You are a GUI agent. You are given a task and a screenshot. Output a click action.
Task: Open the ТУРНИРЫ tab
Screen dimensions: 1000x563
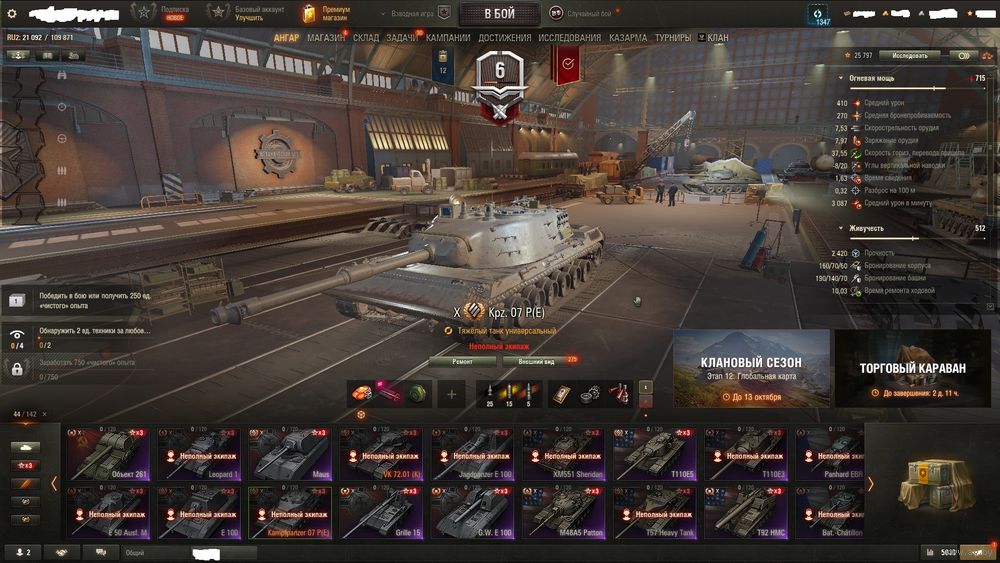[x=674, y=38]
